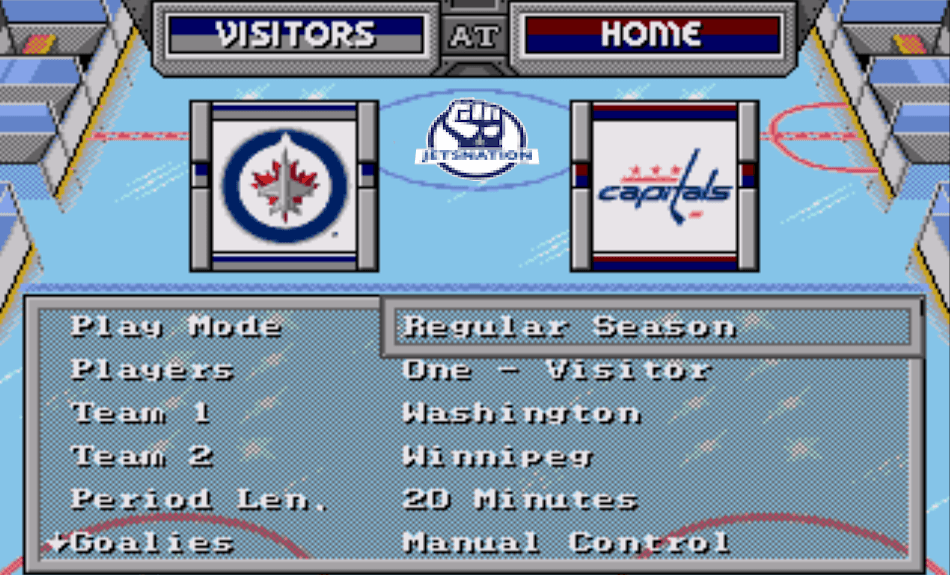Change Team 1 from Washington
Image resolution: width=950 pixels, height=575 pixels.
point(521,413)
